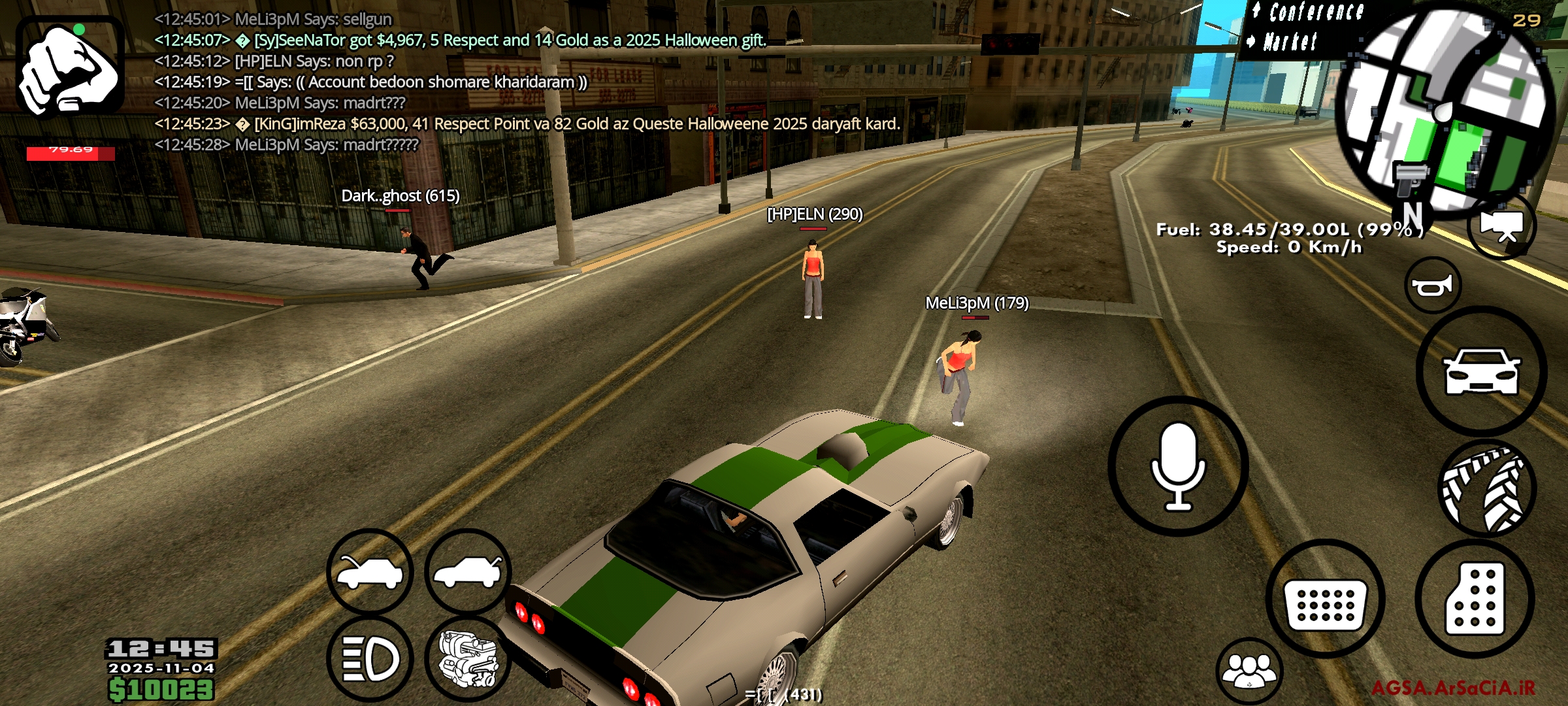Open the circular radar minimap
Image resolution: width=1568 pixels, height=706 pixels.
point(1444,108)
